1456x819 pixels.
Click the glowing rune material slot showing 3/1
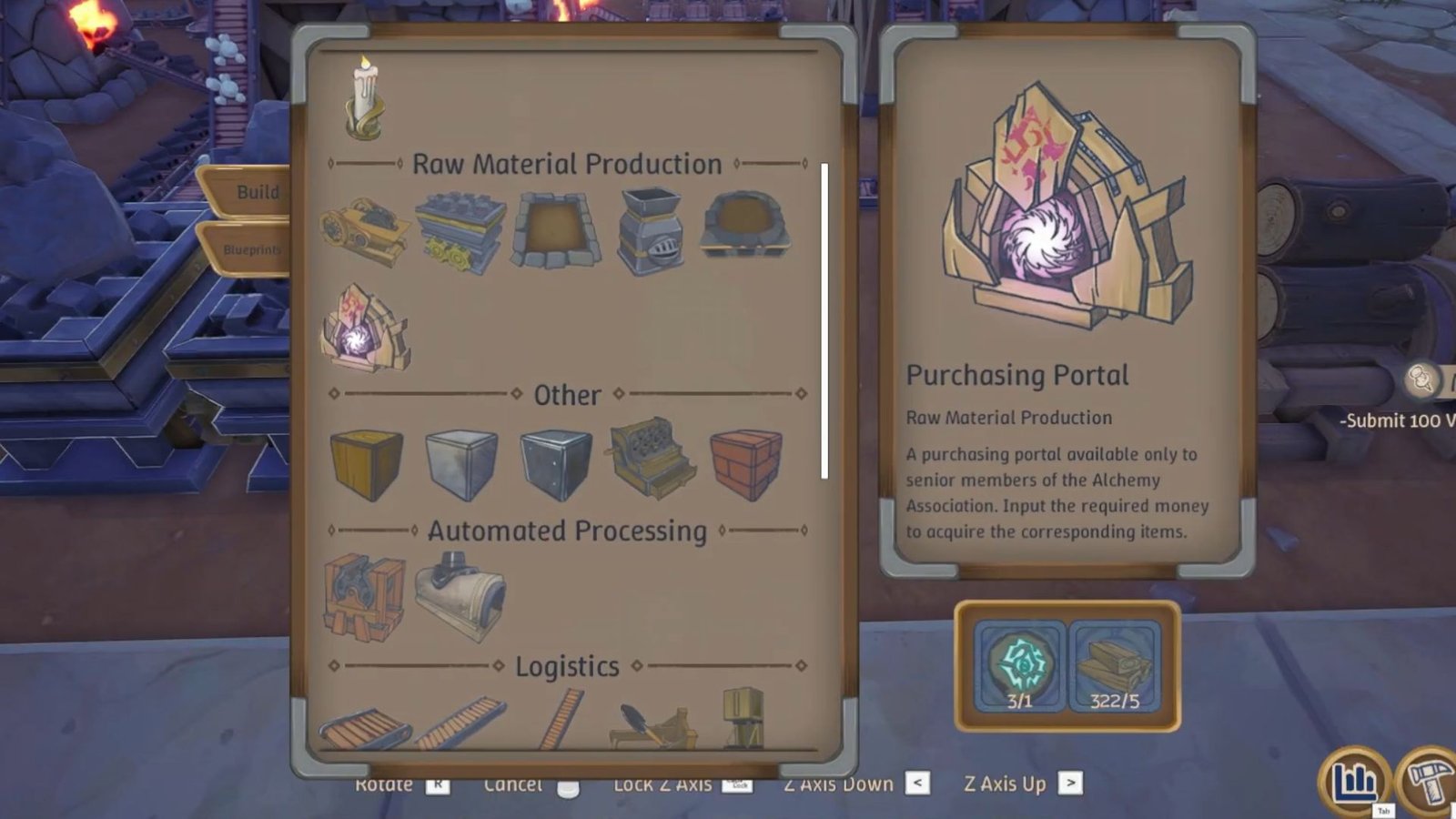(1017, 664)
